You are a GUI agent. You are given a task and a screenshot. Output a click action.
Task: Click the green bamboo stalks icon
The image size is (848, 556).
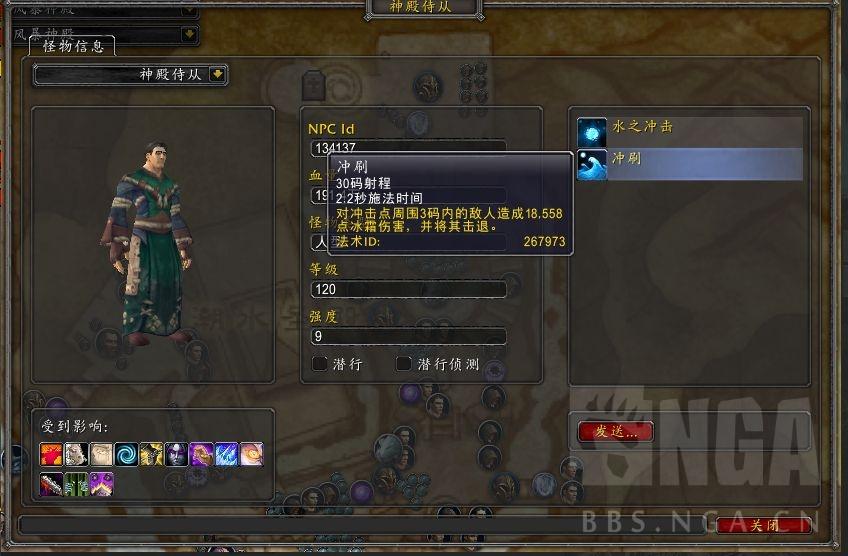click(x=77, y=485)
